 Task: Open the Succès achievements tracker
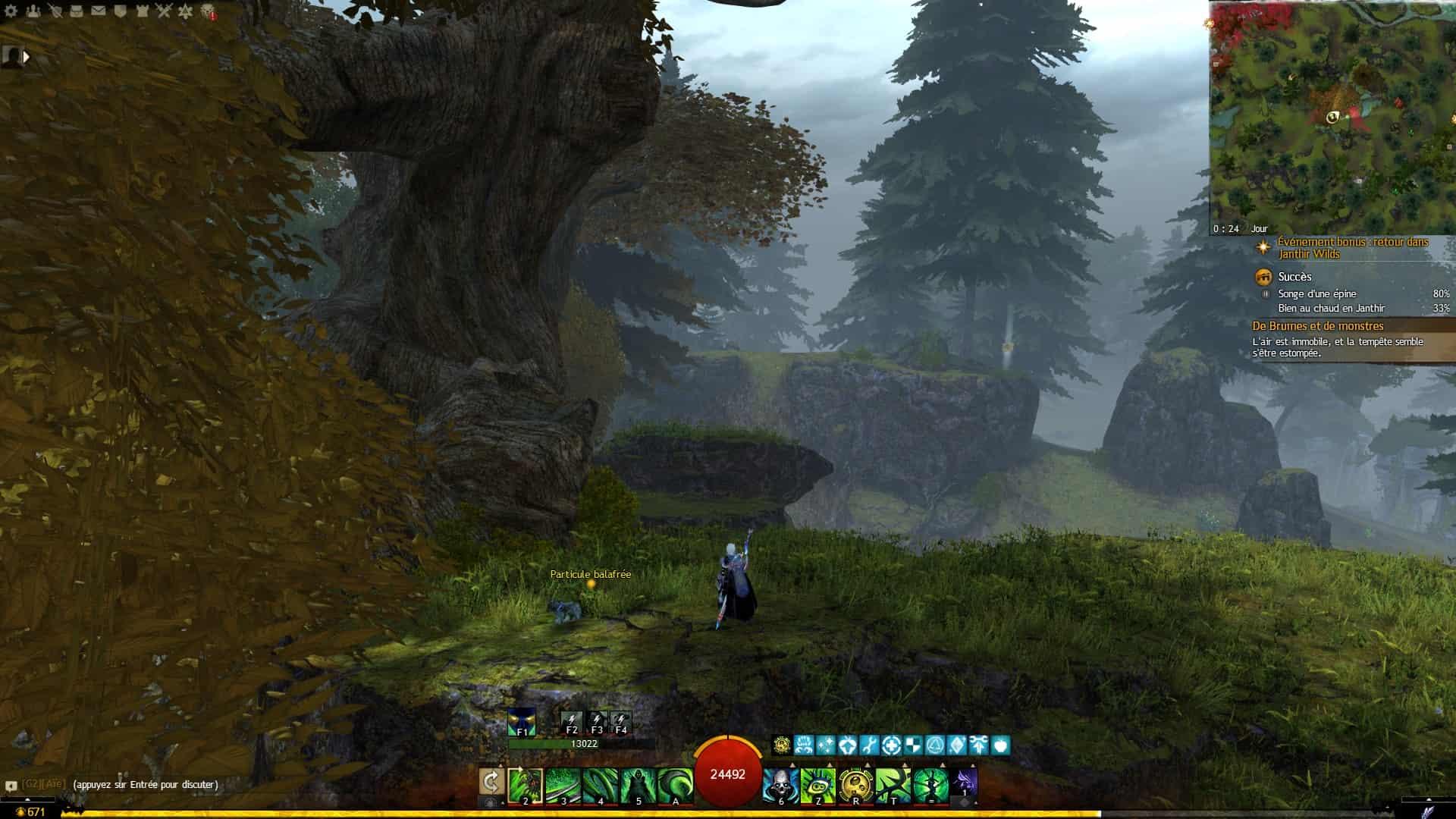(1294, 277)
